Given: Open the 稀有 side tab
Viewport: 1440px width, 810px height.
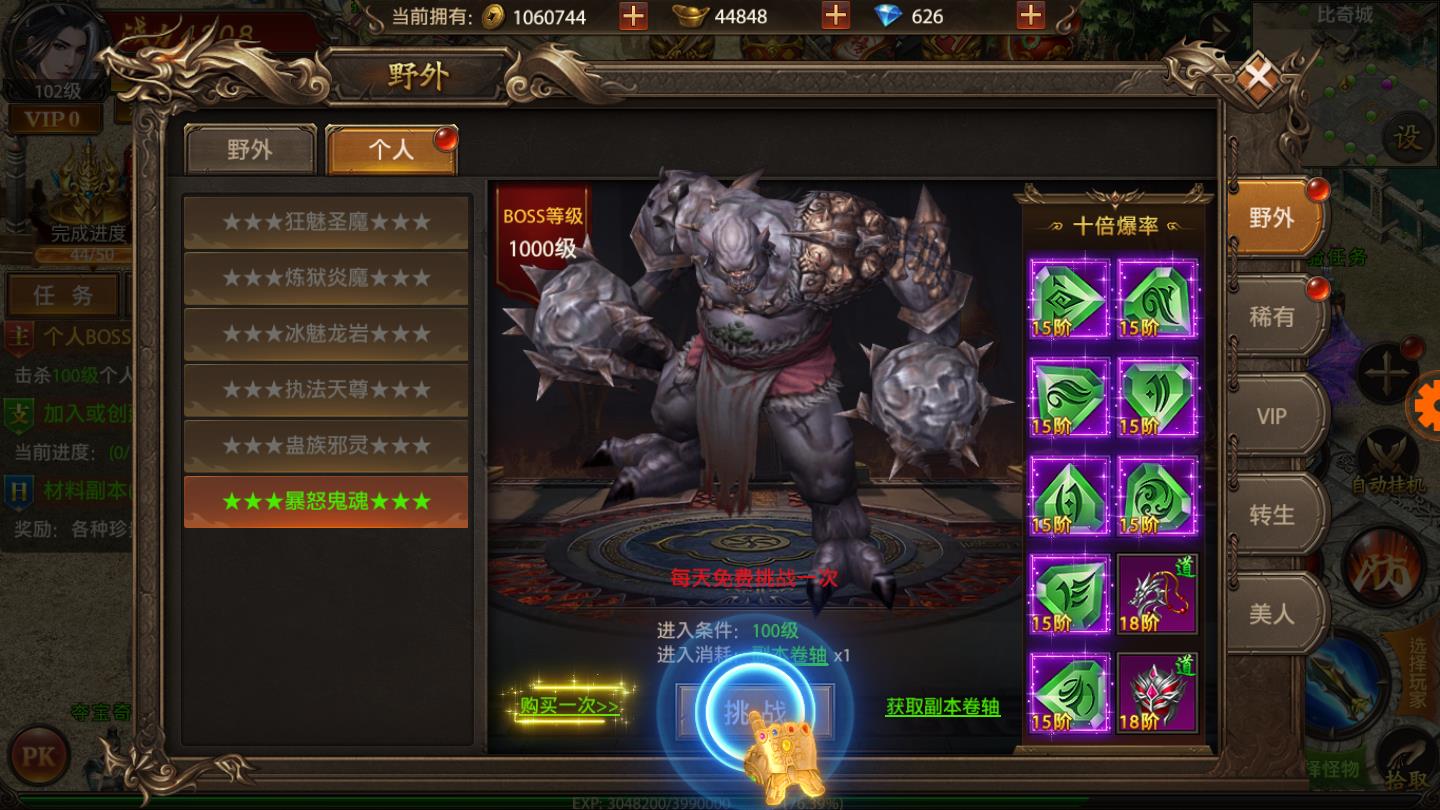Looking at the screenshot, I should tap(1272, 317).
